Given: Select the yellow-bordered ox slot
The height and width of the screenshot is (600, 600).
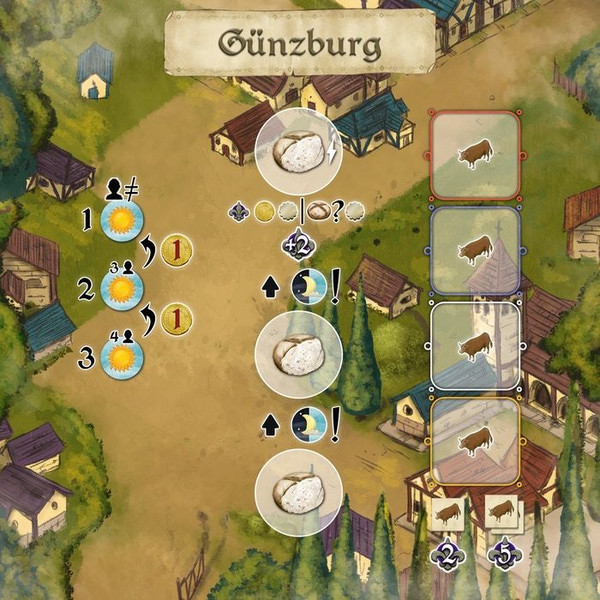Looking at the screenshot, I should click(475, 441).
